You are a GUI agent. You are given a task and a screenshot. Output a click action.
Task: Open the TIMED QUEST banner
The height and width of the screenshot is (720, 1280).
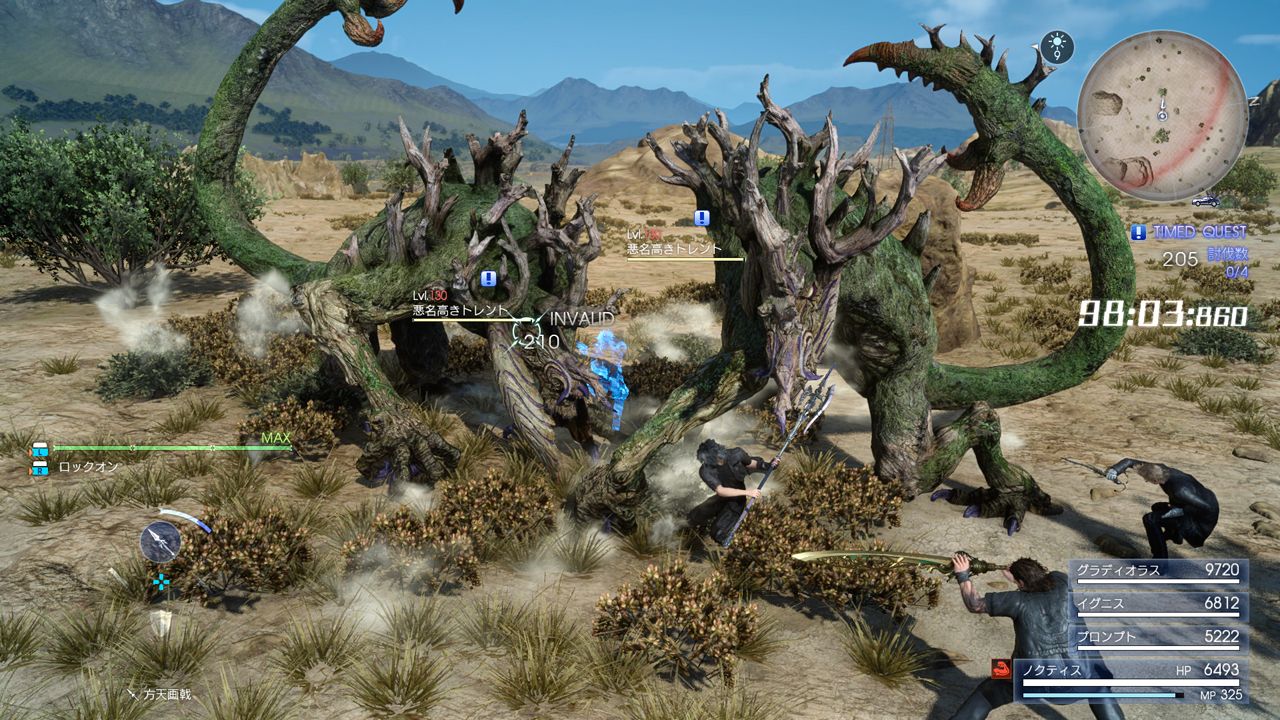1200,232
